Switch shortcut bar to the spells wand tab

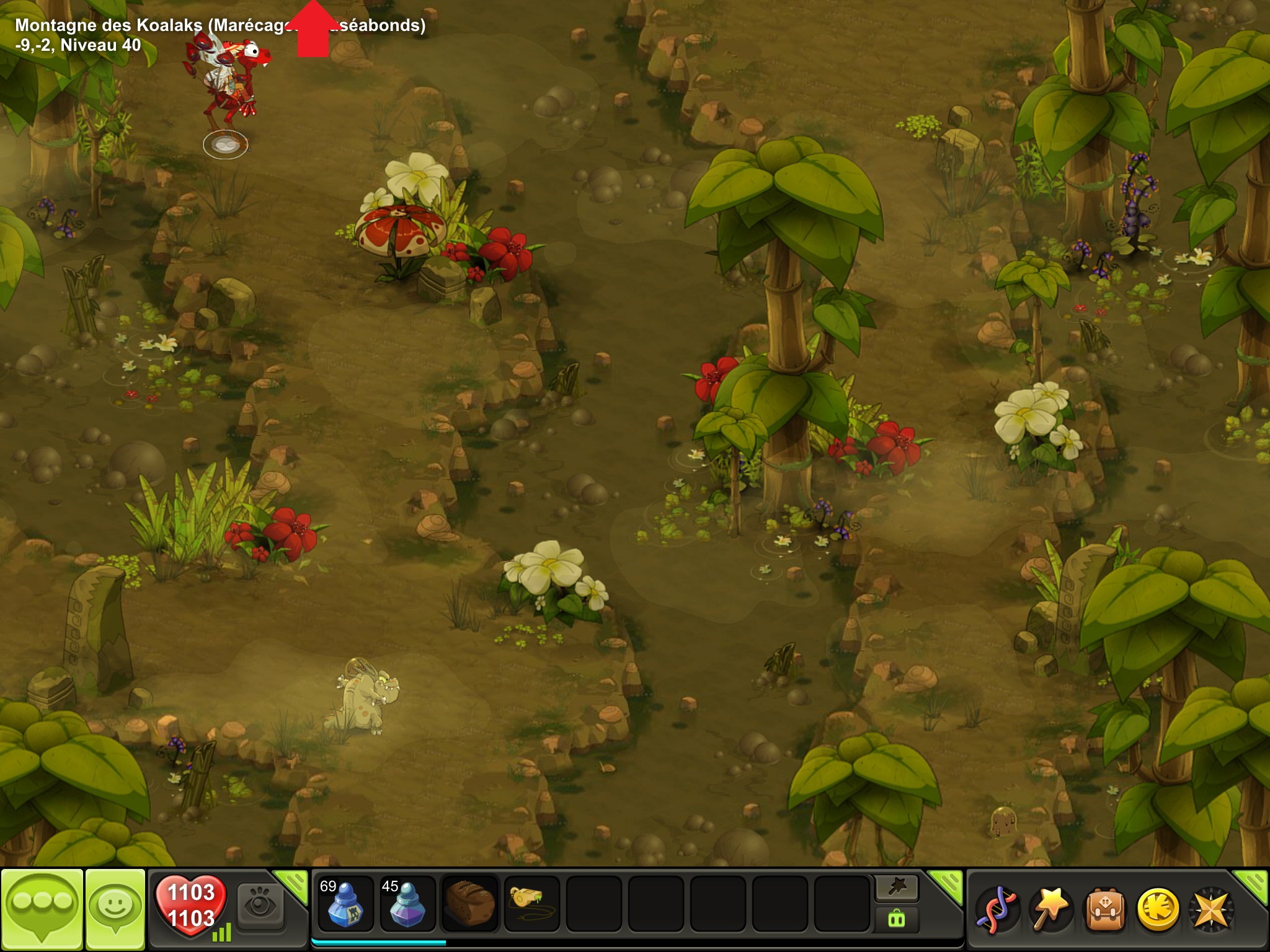(897, 888)
